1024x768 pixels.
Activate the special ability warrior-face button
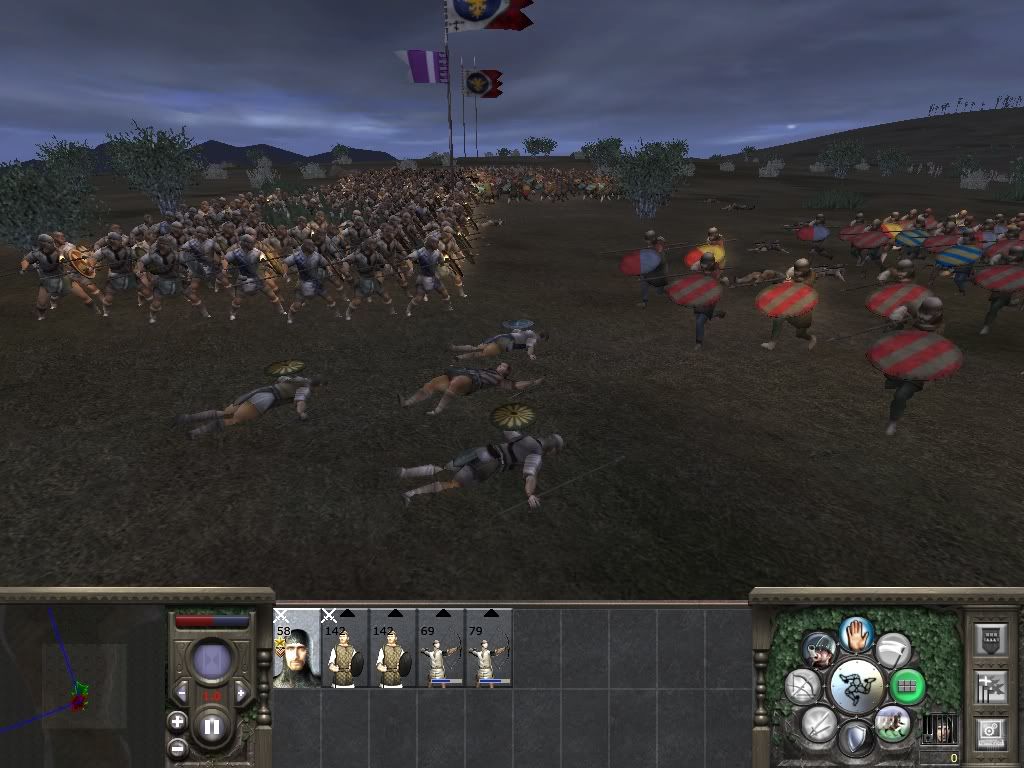(819, 651)
